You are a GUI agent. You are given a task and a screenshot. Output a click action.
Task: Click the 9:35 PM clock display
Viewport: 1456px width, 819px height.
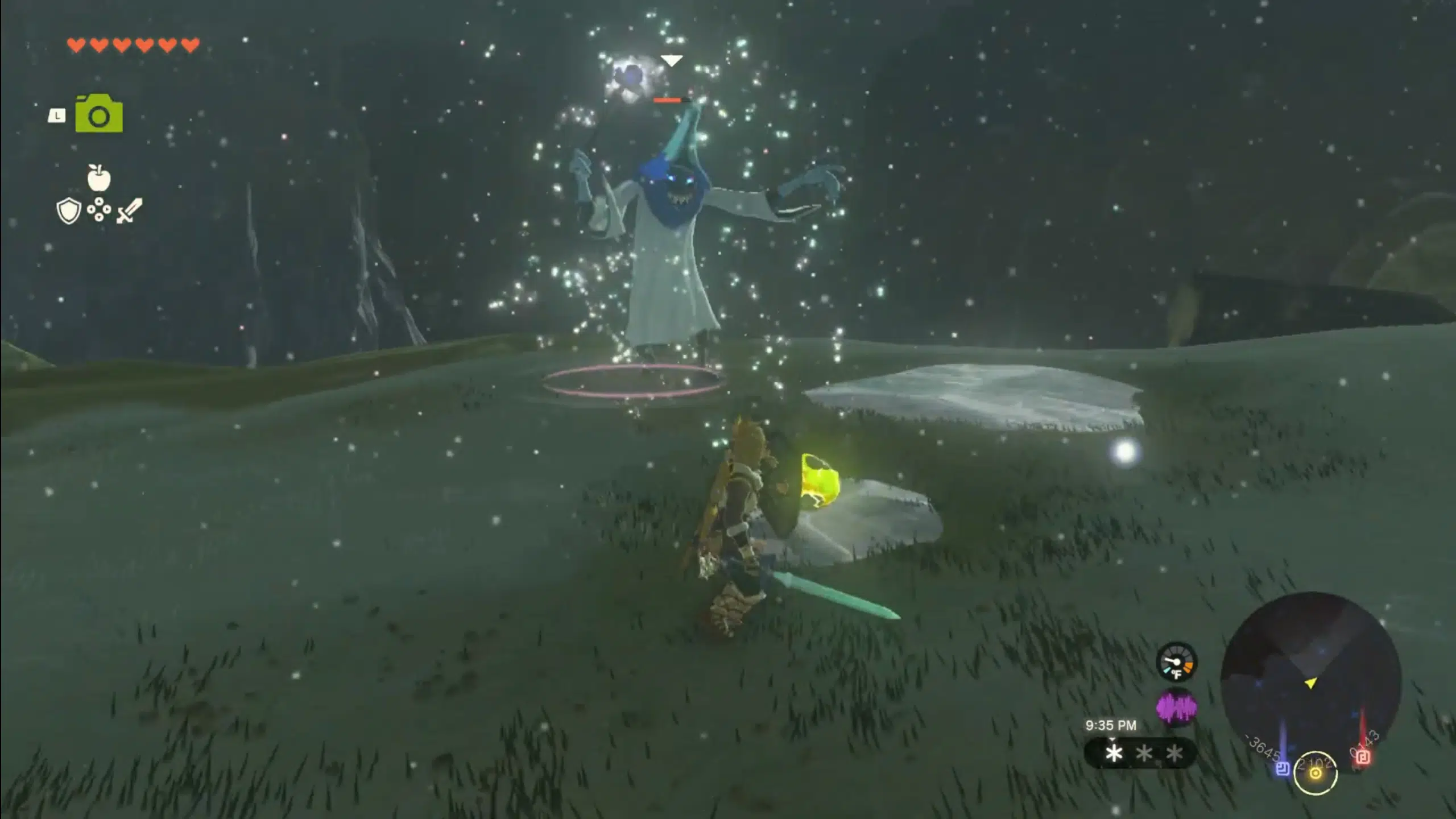point(1111,726)
